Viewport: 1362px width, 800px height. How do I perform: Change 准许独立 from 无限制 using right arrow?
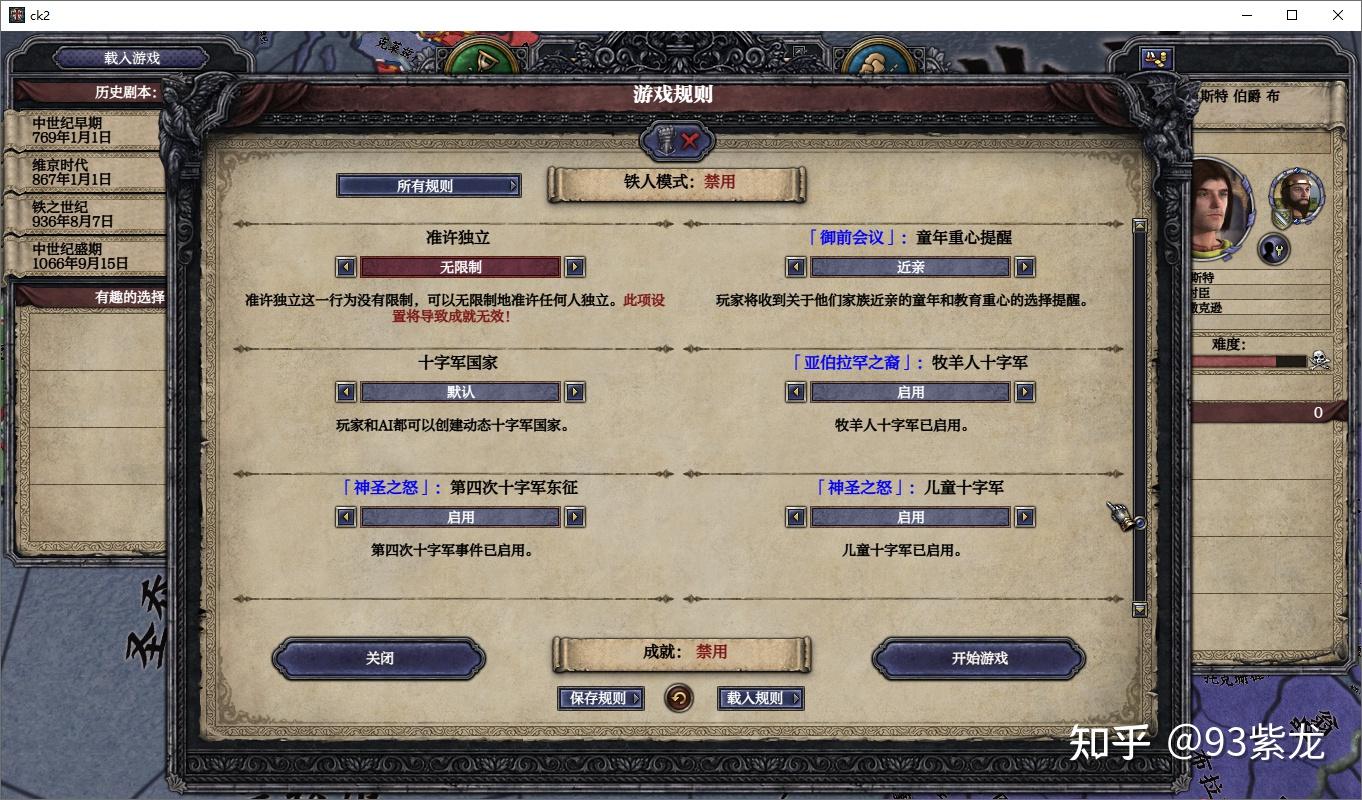point(574,267)
